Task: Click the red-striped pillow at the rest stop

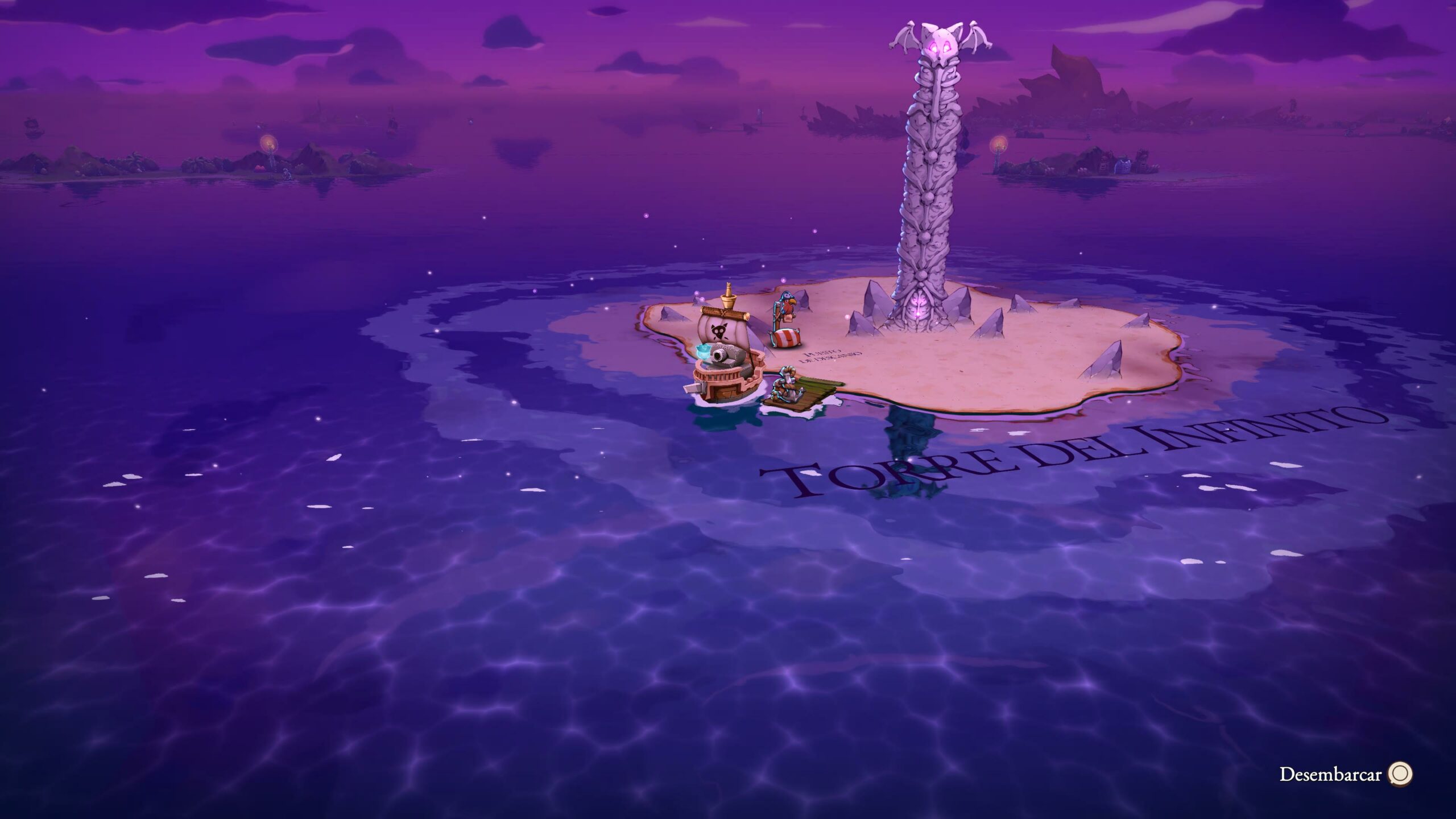Action: click(785, 338)
